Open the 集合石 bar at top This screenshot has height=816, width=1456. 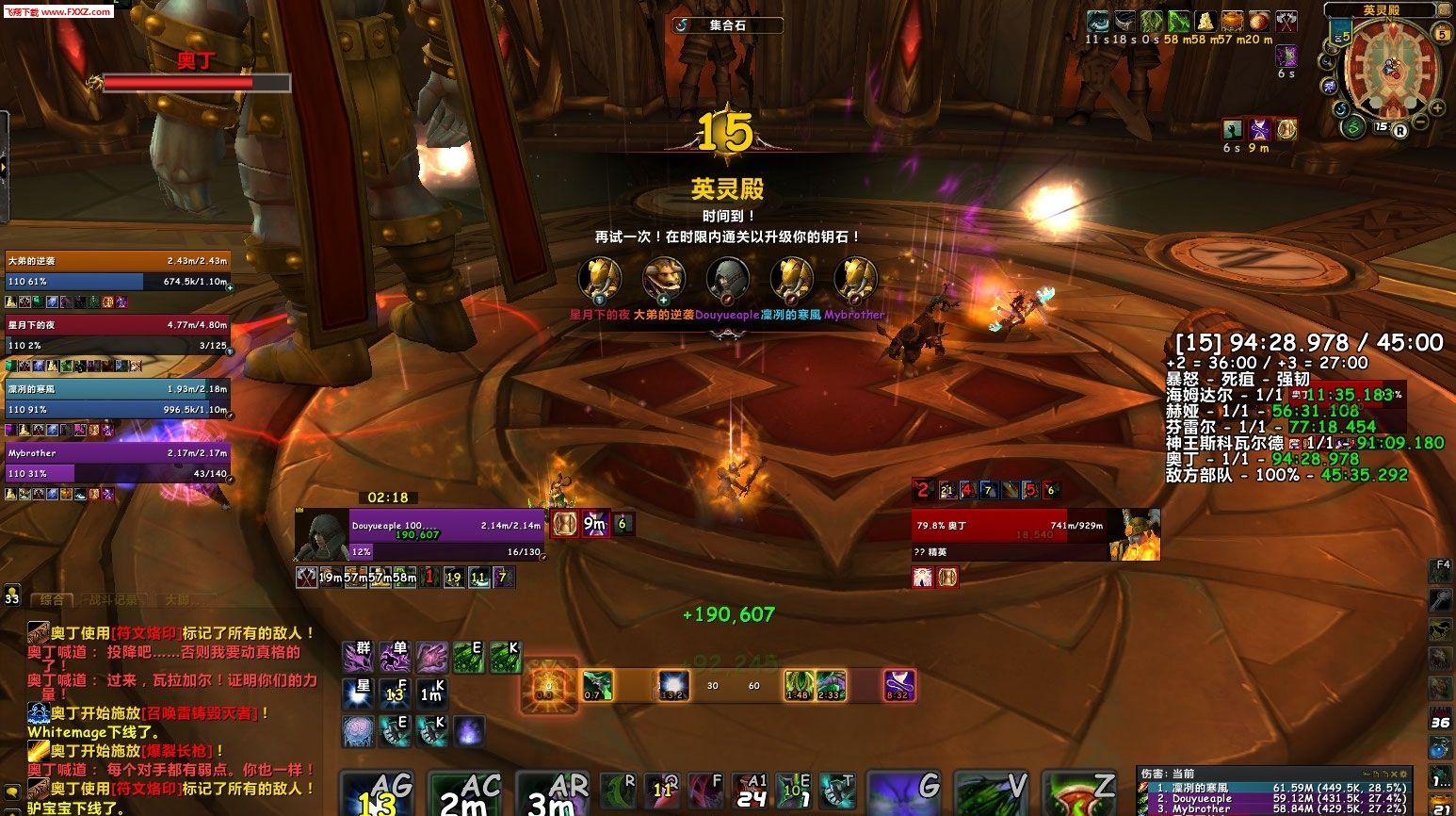pyautogui.click(x=727, y=25)
